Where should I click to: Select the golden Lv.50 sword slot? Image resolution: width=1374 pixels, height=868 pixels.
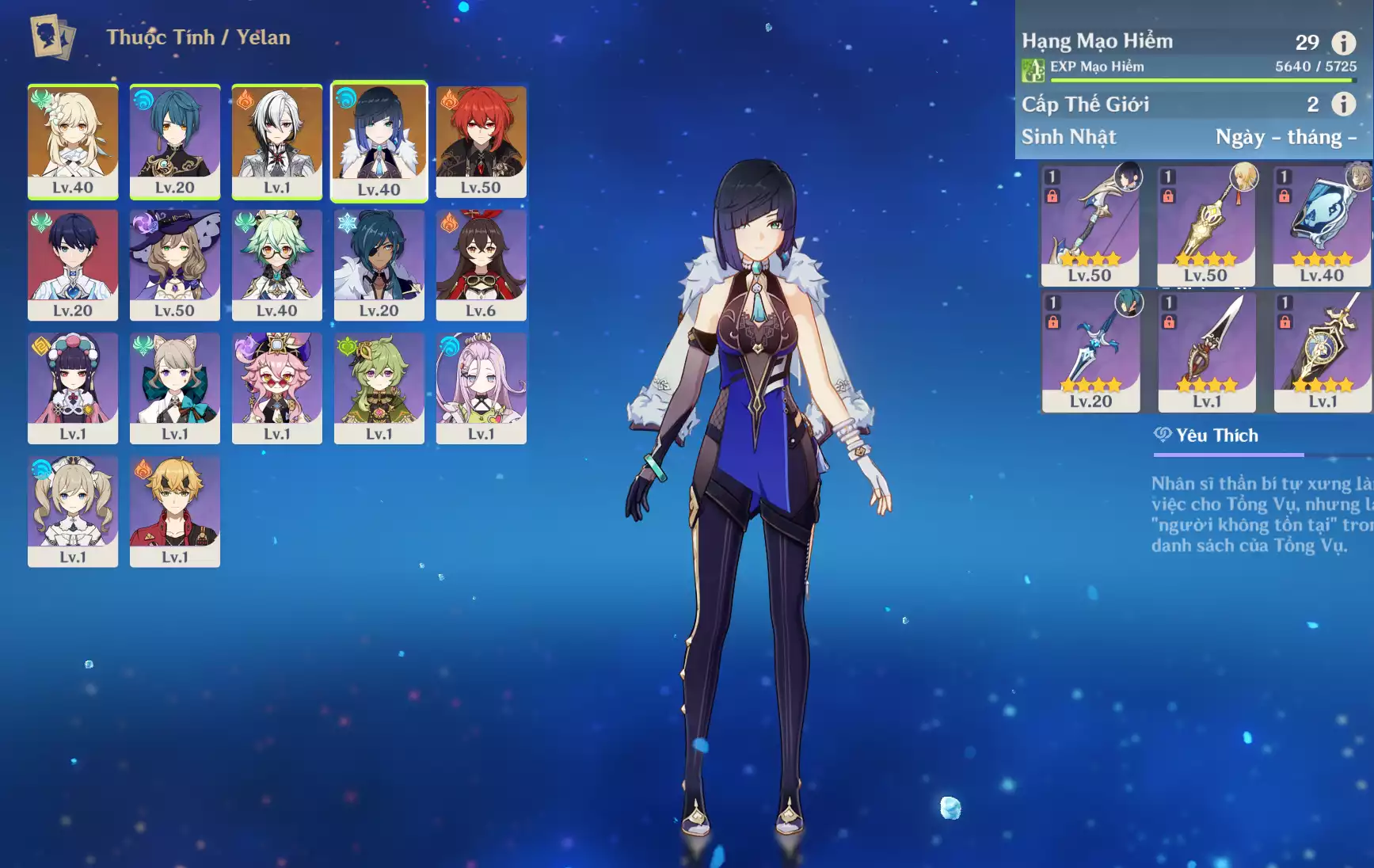pyautogui.click(x=1205, y=226)
